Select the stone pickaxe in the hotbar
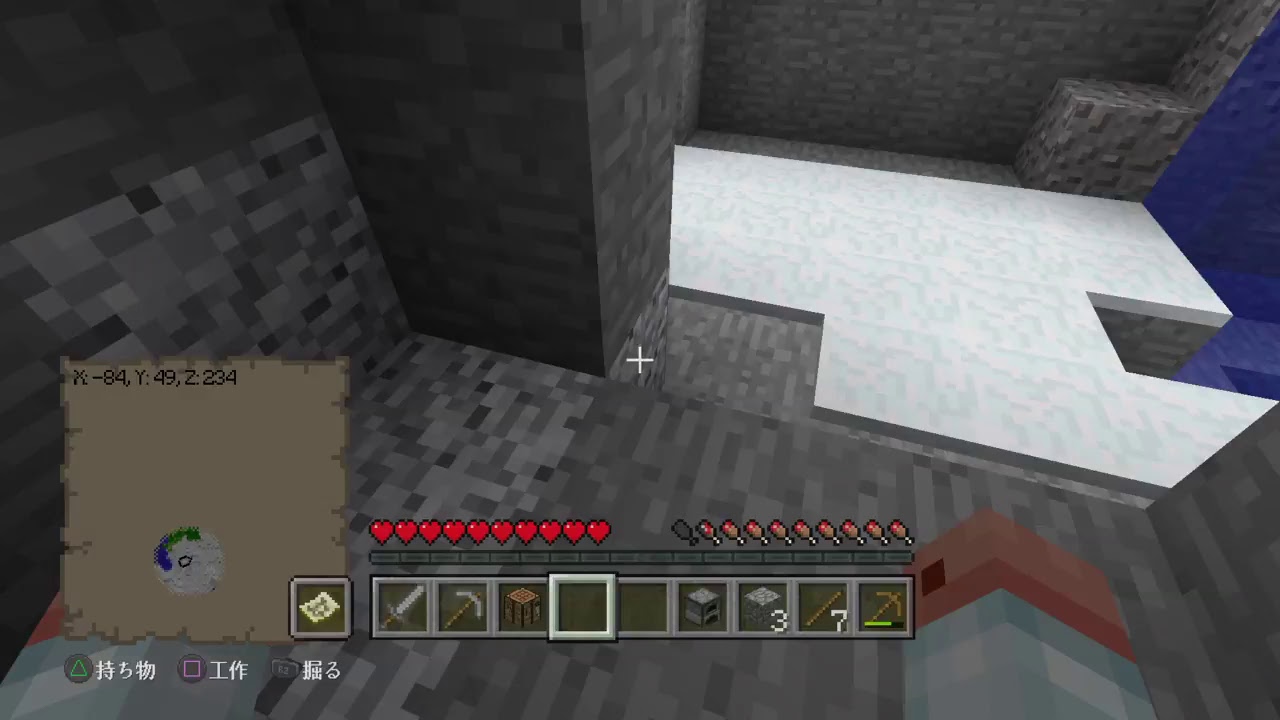 tap(462, 605)
